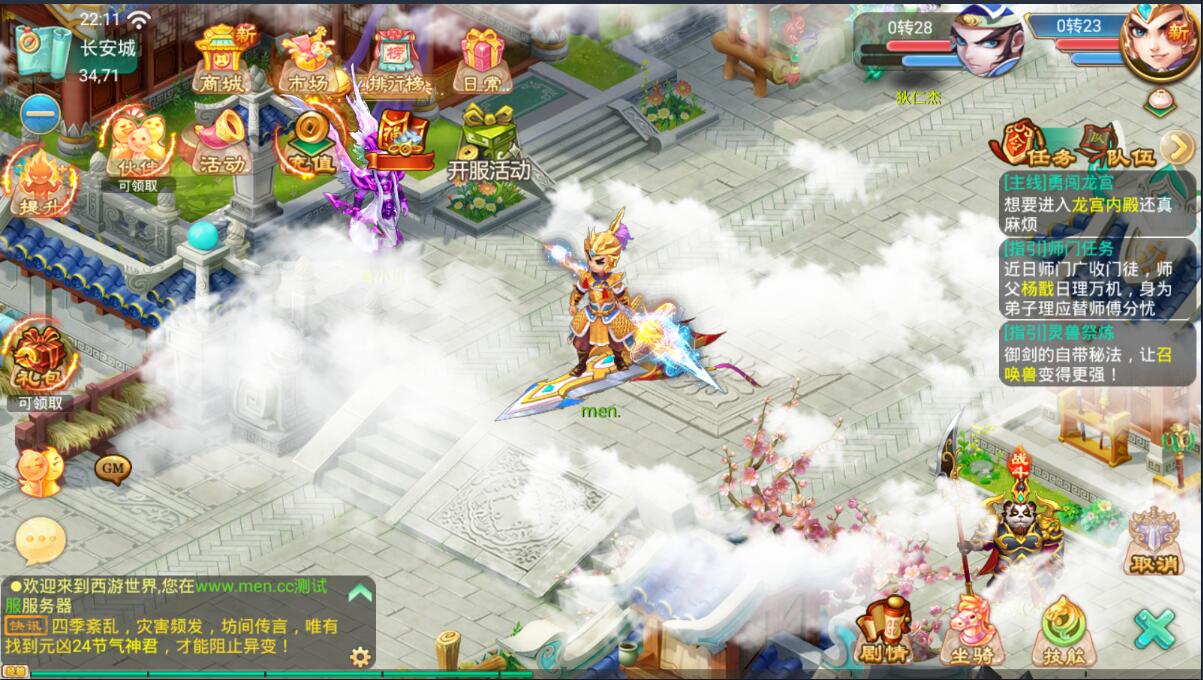Open the 日常 daily activities gift icon
1203x680 pixels.
point(483,60)
